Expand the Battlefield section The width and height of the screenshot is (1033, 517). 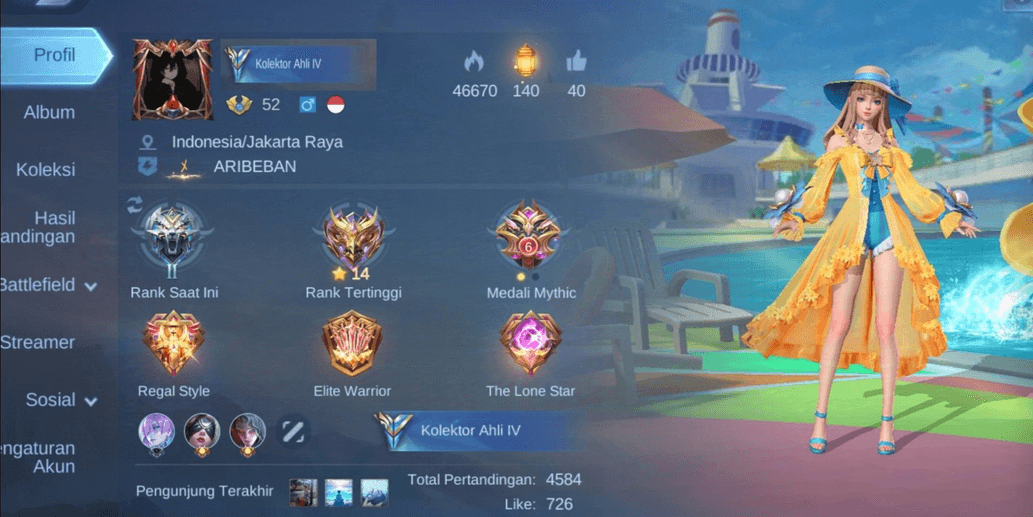48,285
